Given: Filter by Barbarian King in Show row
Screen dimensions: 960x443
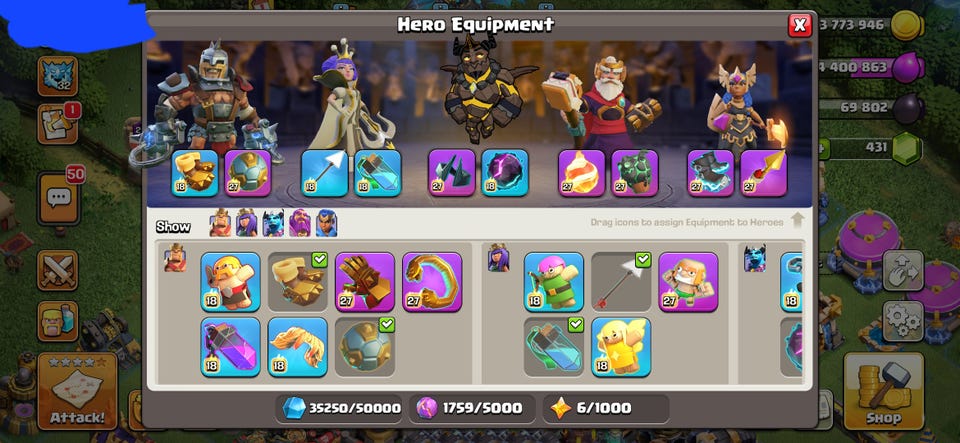Looking at the screenshot, I should 220,223.
